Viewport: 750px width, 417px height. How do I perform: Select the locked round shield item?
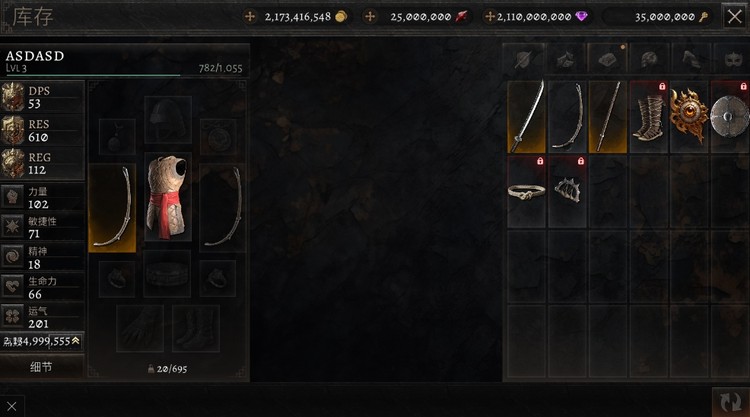click(728, 117)
